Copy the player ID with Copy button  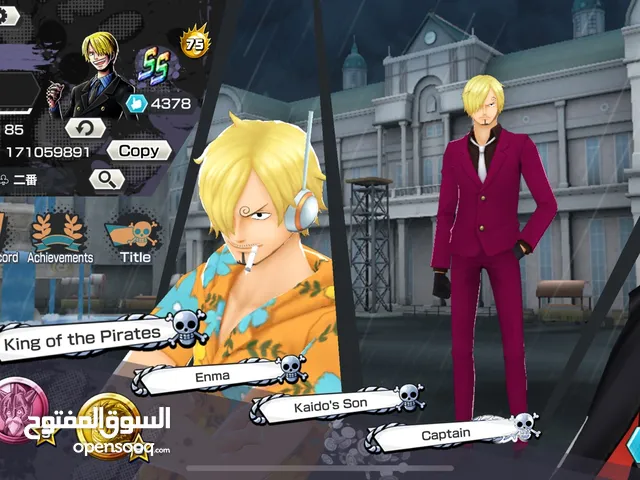pos(139,150)
